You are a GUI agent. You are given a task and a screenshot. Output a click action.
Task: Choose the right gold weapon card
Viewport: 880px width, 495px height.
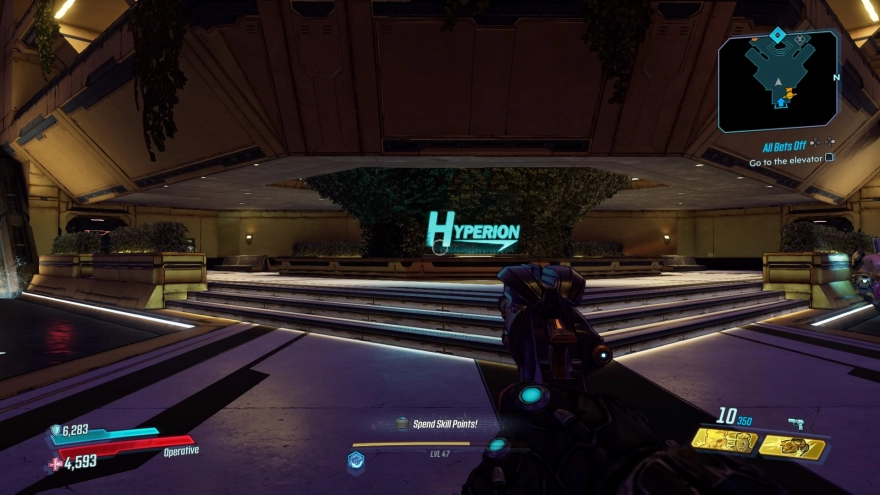[792, 446]
